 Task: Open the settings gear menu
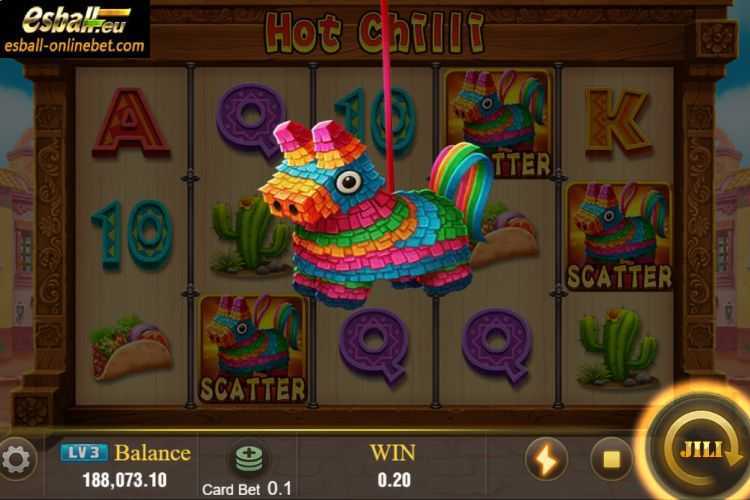click(16, 460)
